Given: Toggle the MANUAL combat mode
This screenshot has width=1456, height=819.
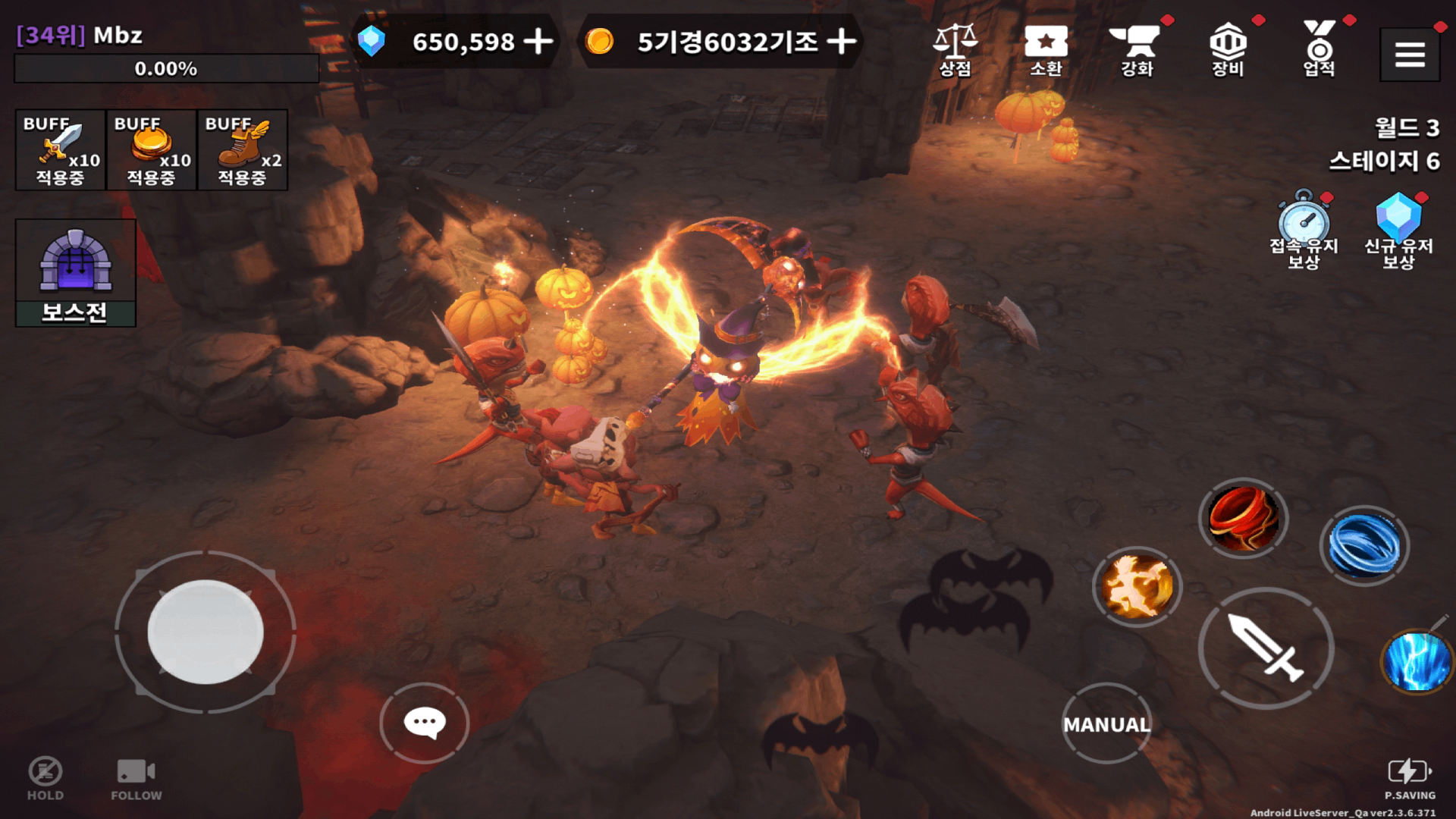Looking at the screenshot, I should tap(1106, 724).
